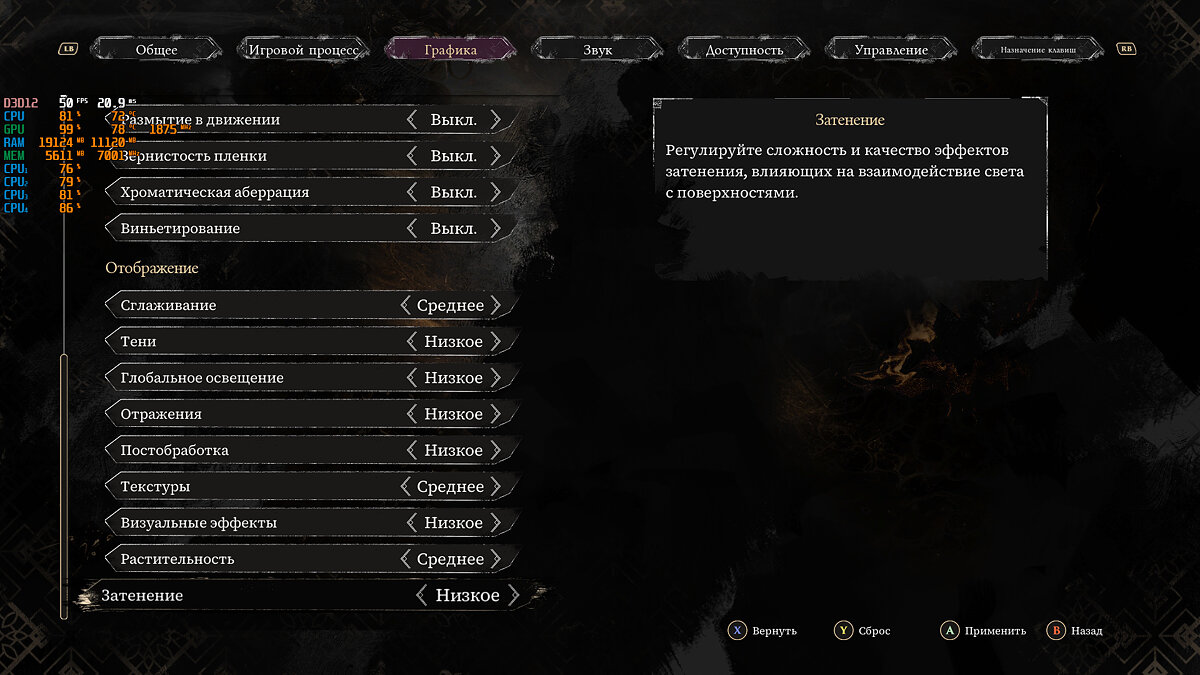Switch to Назначение клавиш tab

(1040, 49)
